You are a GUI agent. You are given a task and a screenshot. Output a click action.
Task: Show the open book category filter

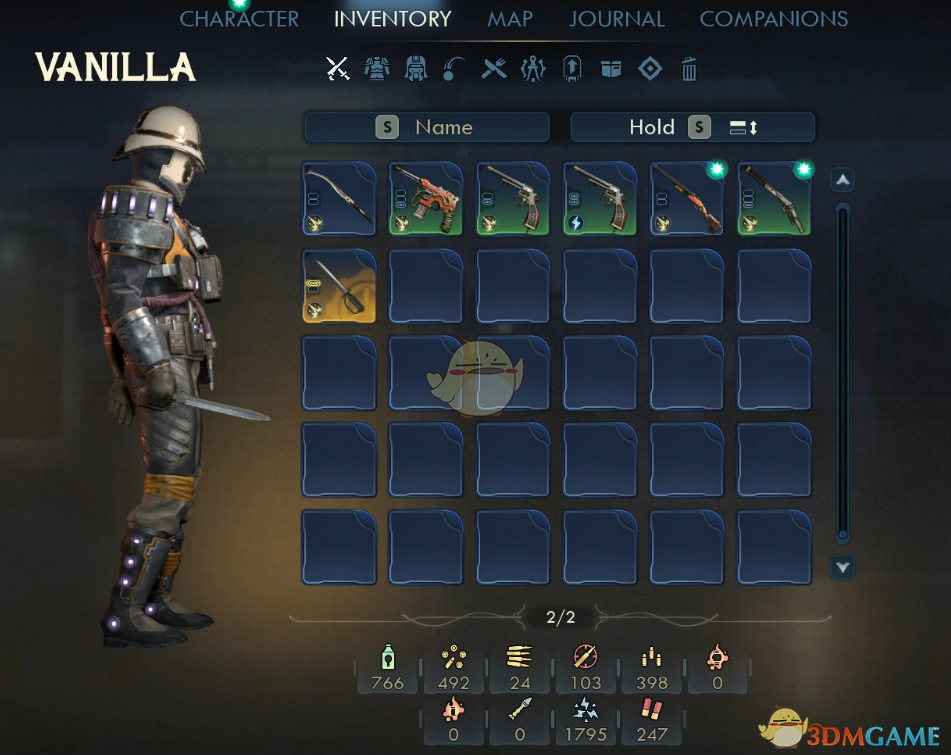(611, 69)
